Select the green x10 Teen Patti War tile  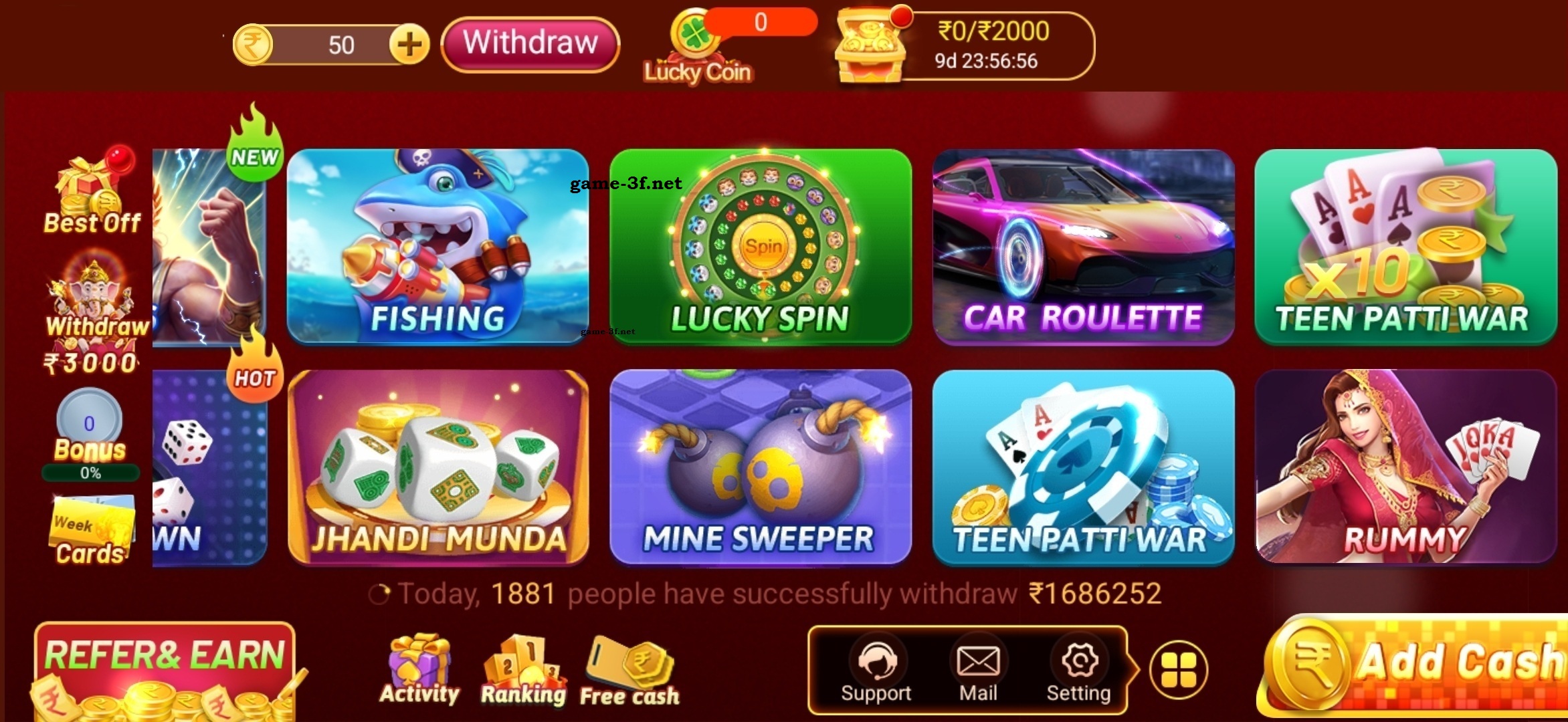tap(1405, 246)
